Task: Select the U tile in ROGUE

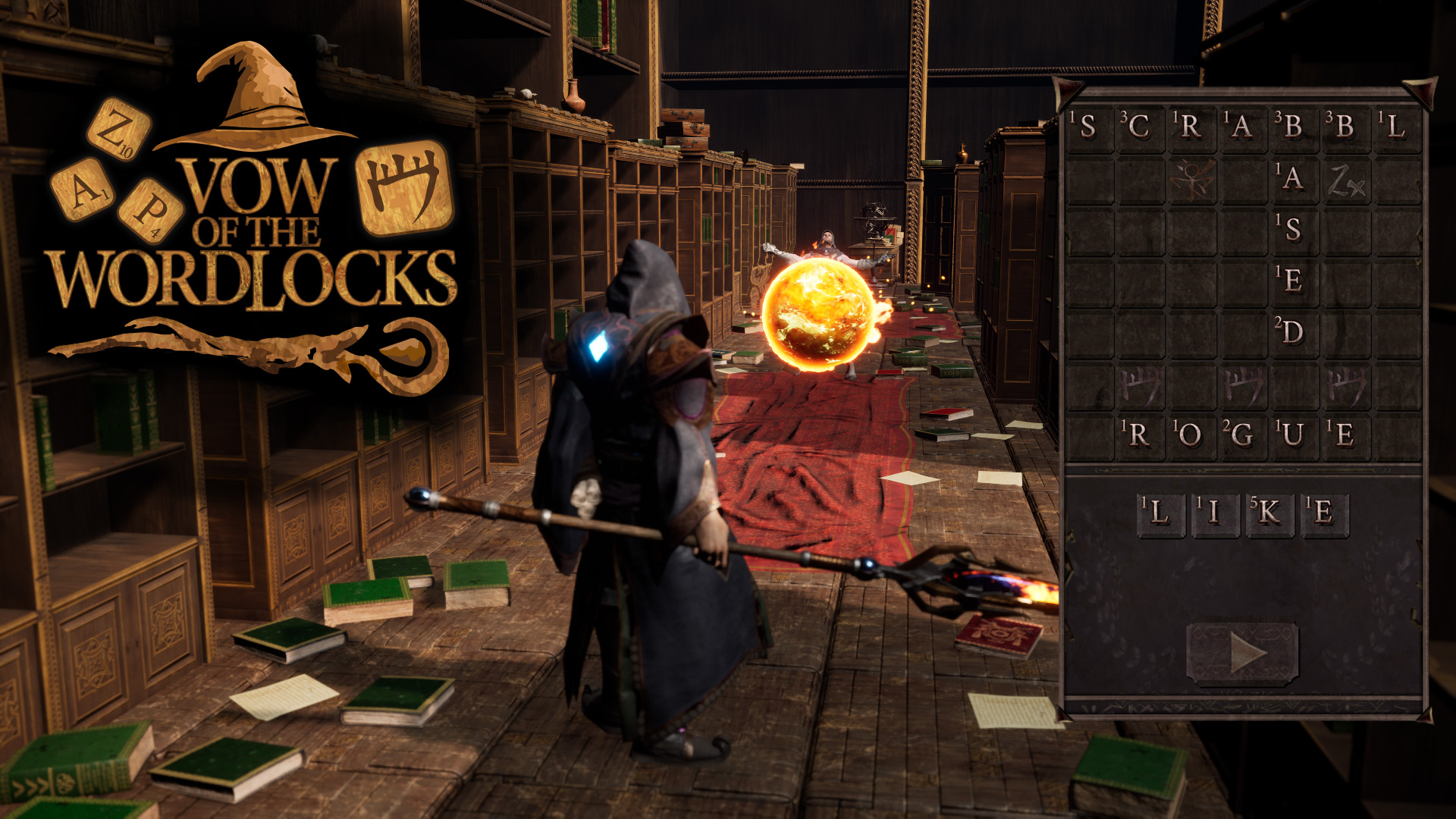Action: (x=1294, y=435)
